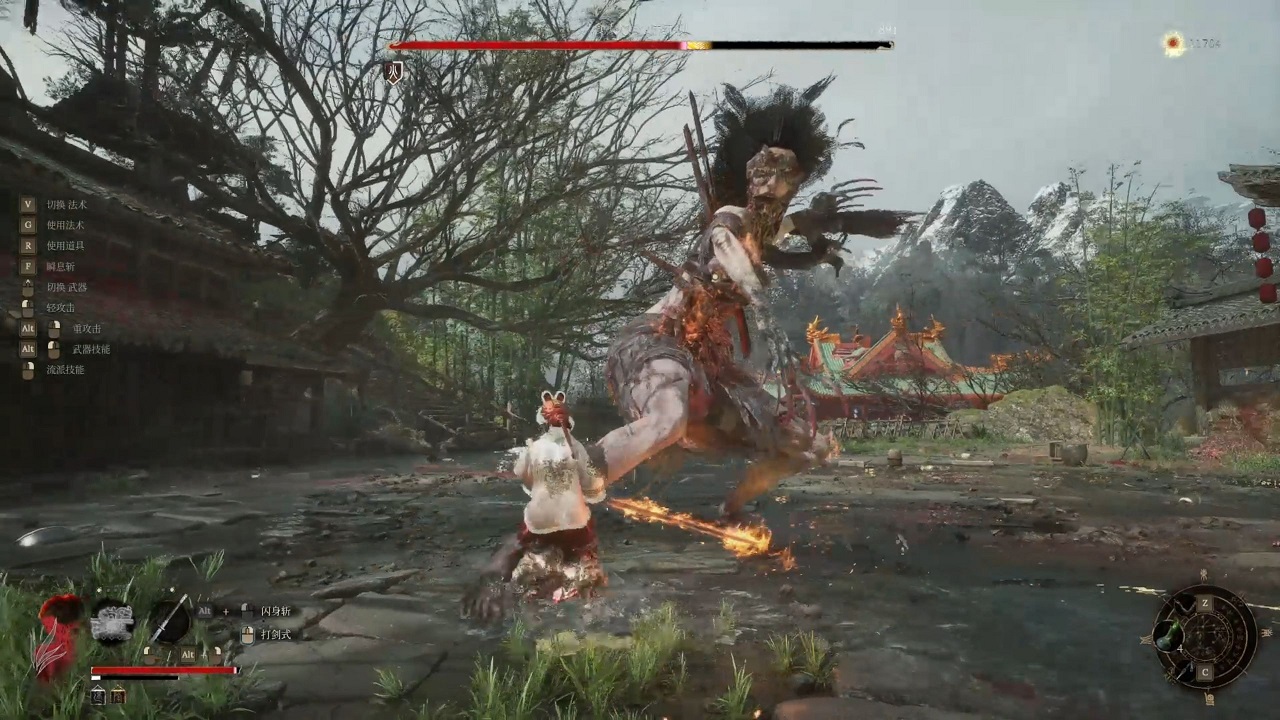Click the white-framed status buff icon
The width and height of the screenshot is (1280, 720).
click(98, 696)
